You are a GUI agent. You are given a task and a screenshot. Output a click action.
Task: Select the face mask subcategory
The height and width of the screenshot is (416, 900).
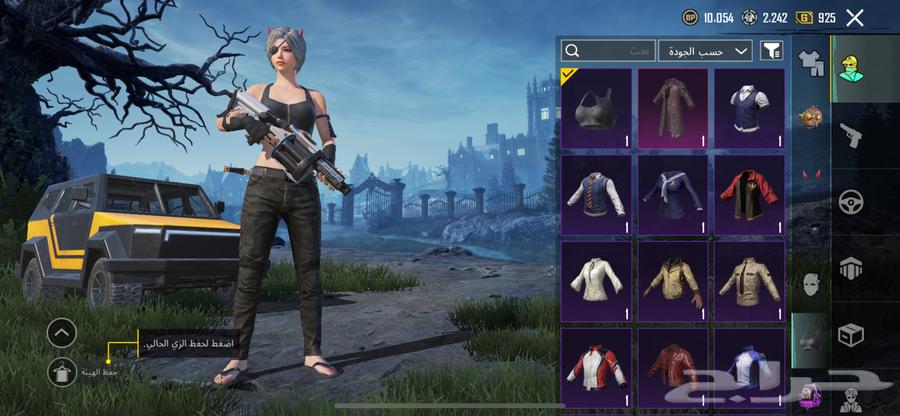pyautogui.click(x=809, y=282)
